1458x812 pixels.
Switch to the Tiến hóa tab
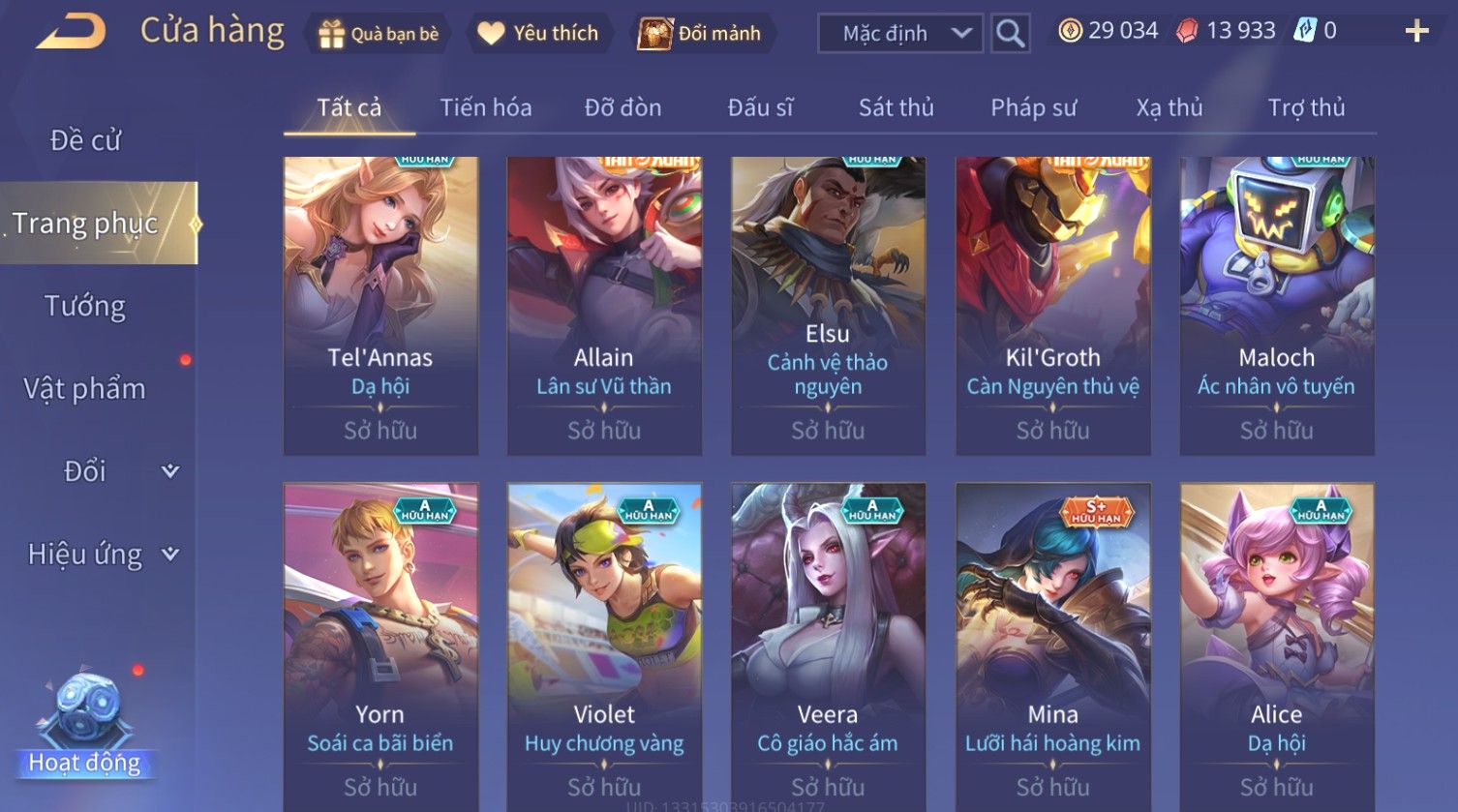[486, 107]
